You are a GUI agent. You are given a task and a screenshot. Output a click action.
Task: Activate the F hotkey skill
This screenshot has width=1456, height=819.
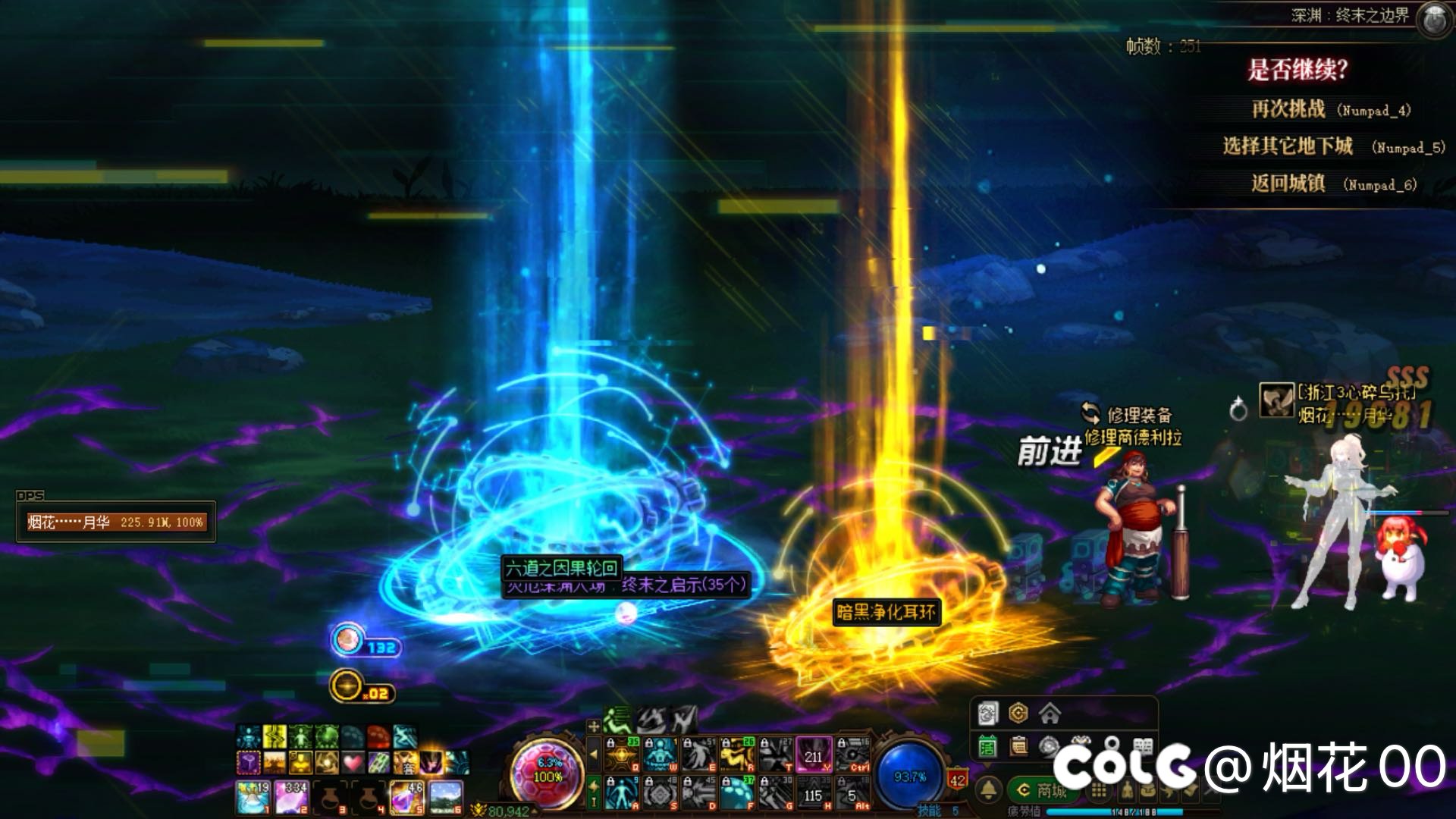(x=736, y=793)
